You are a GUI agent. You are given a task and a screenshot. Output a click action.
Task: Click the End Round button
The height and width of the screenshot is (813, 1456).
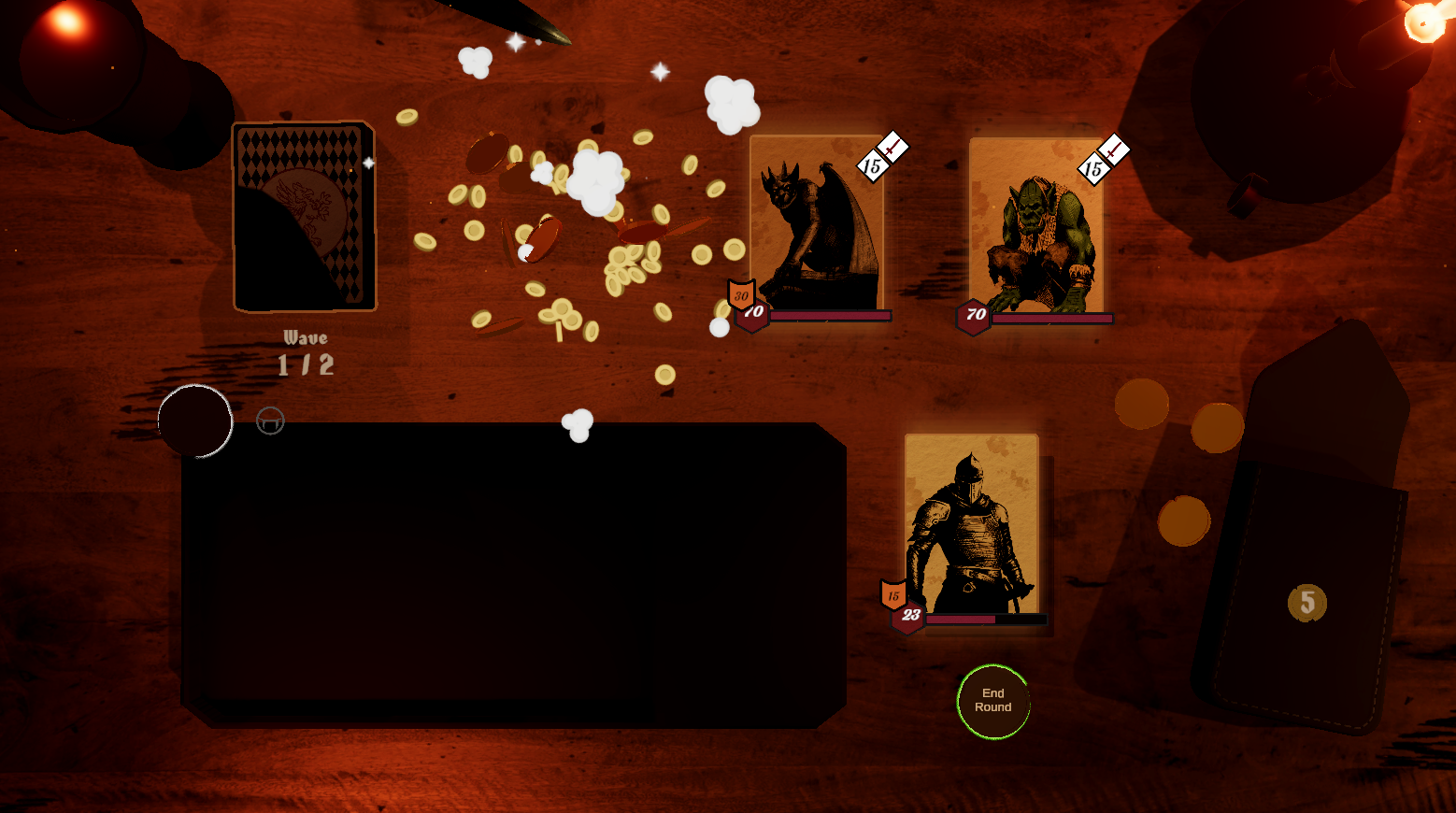[992, 701]
